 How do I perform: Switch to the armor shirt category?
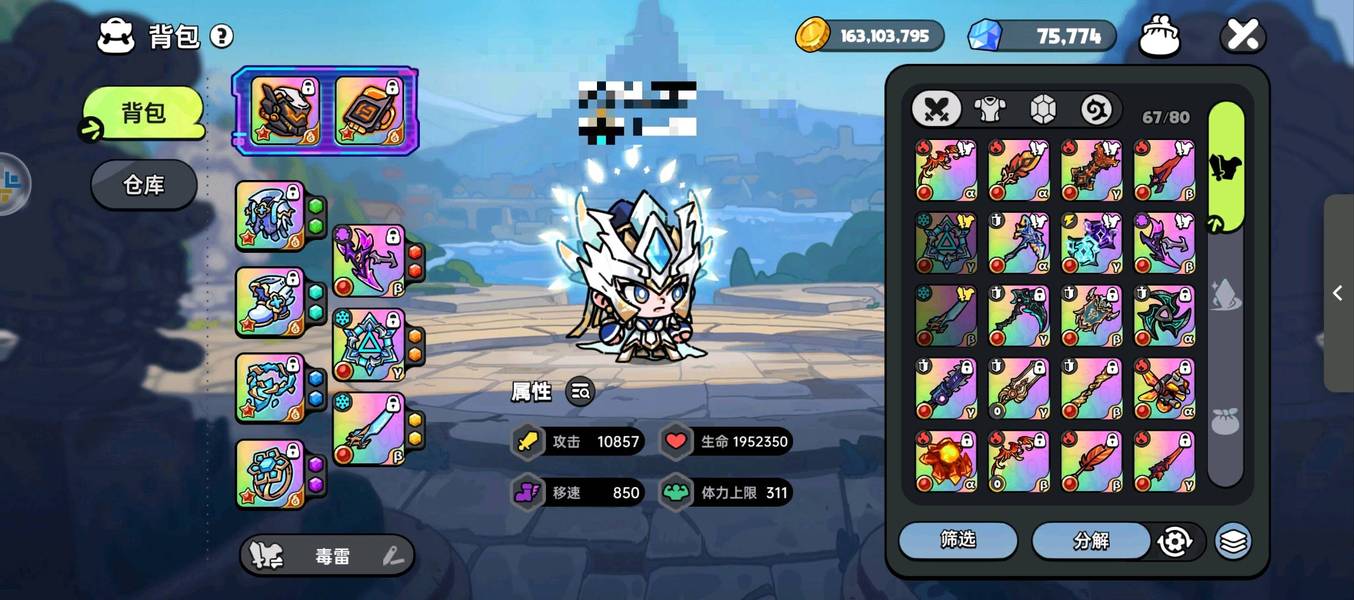point(990,109)
